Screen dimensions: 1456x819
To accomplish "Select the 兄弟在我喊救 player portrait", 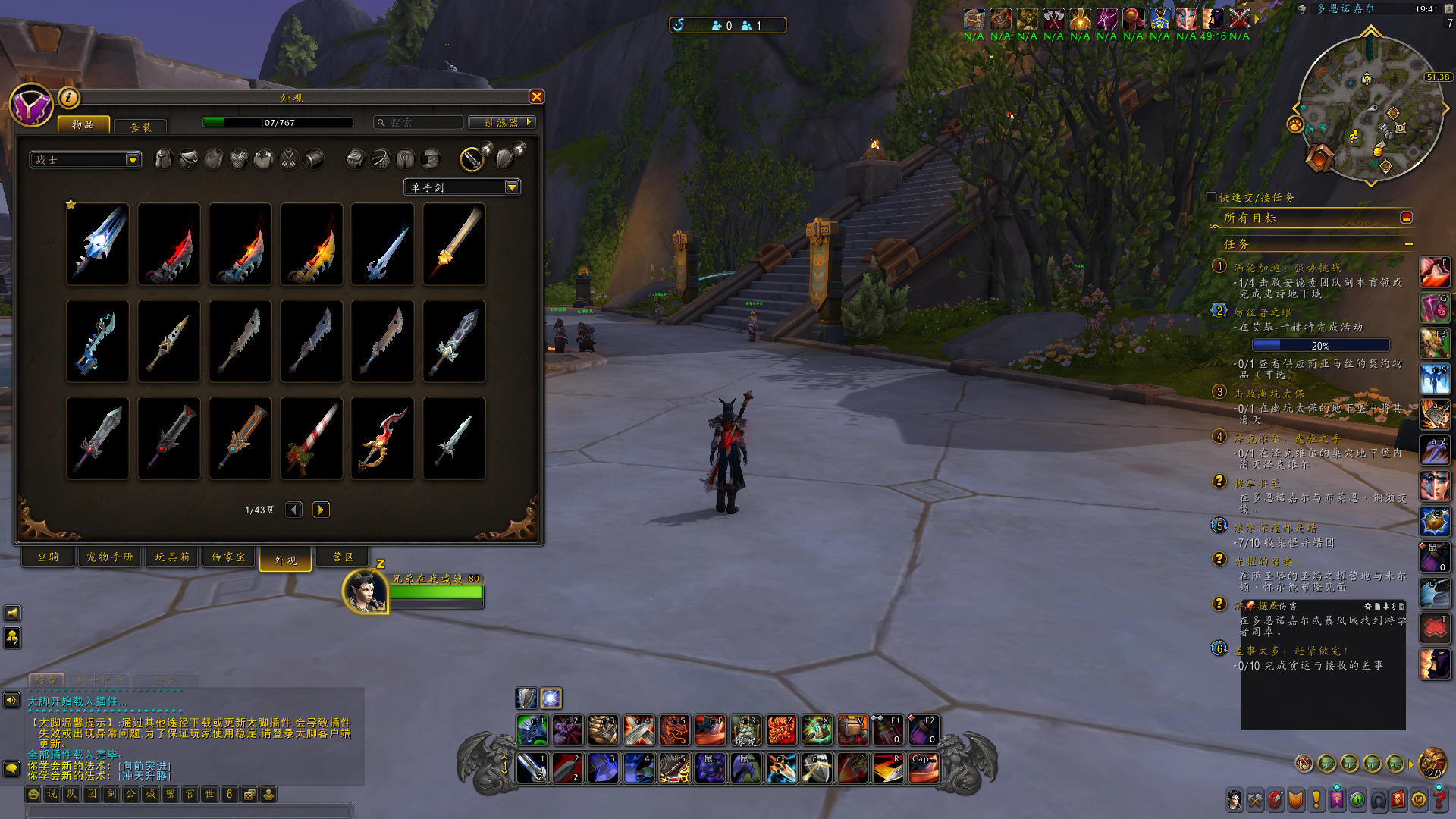I will click(366, 591).
